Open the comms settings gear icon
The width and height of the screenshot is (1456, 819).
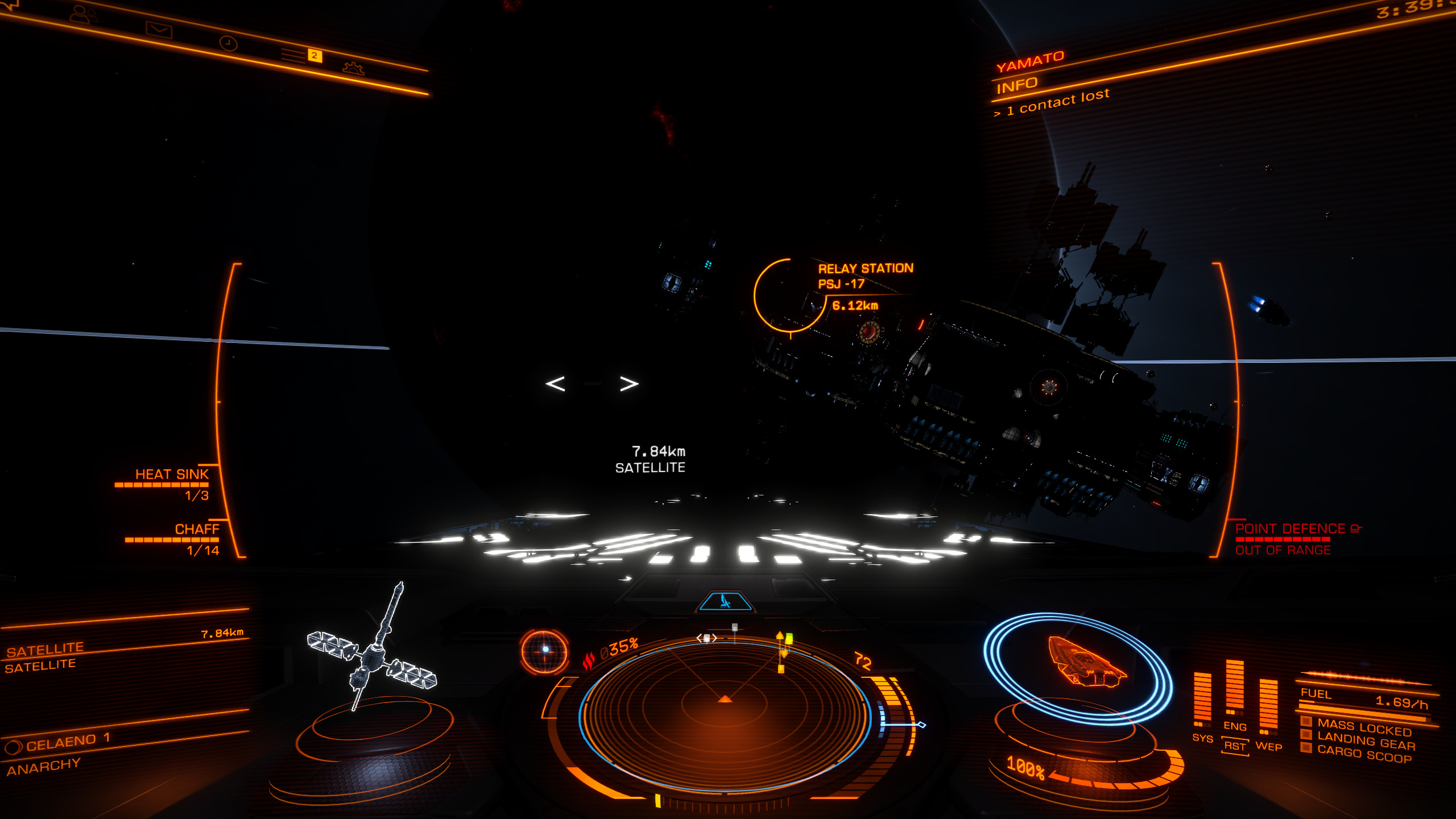pos(353,68)
